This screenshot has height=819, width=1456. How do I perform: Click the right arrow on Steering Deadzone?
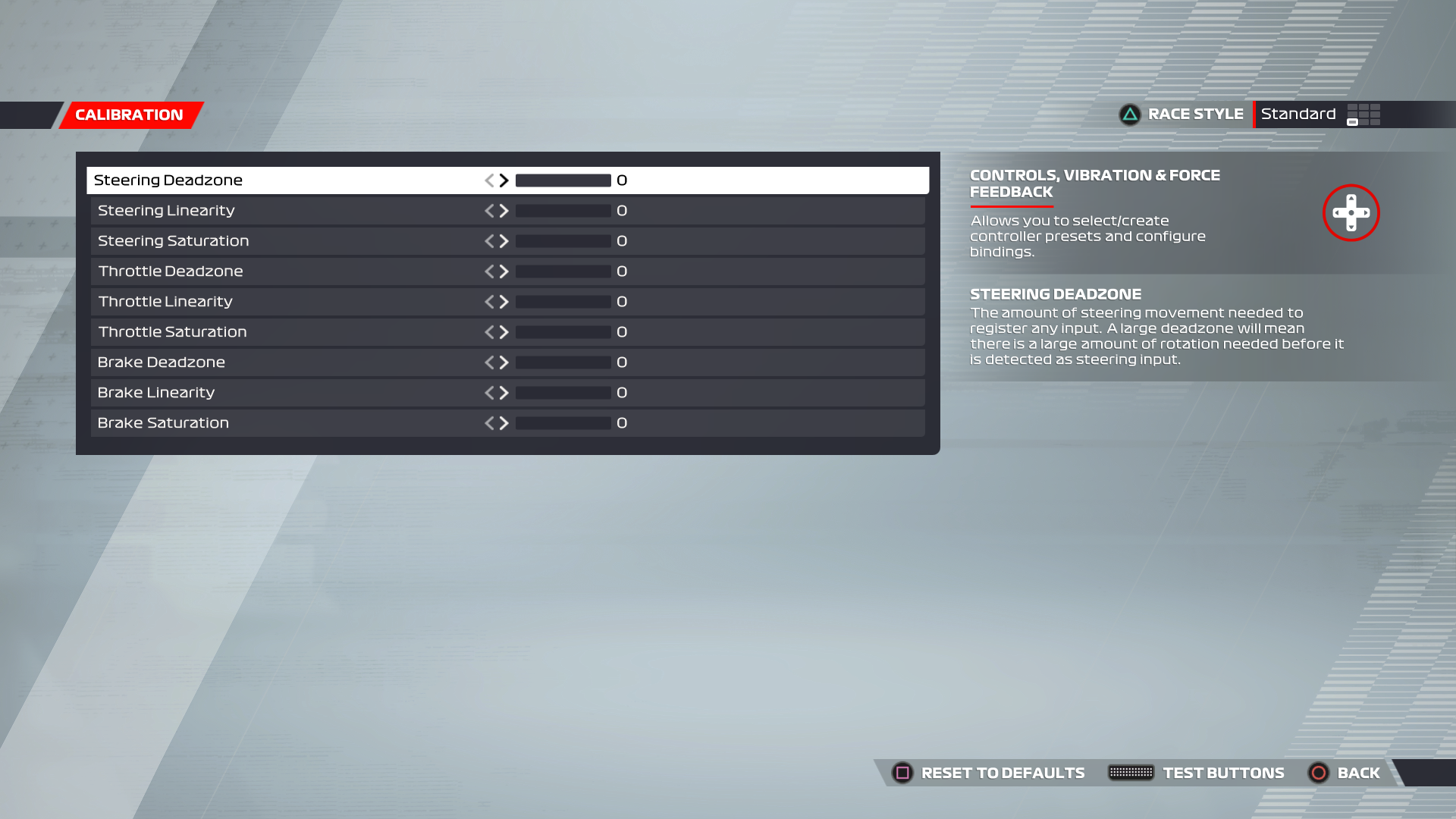(x=504, y=180)
